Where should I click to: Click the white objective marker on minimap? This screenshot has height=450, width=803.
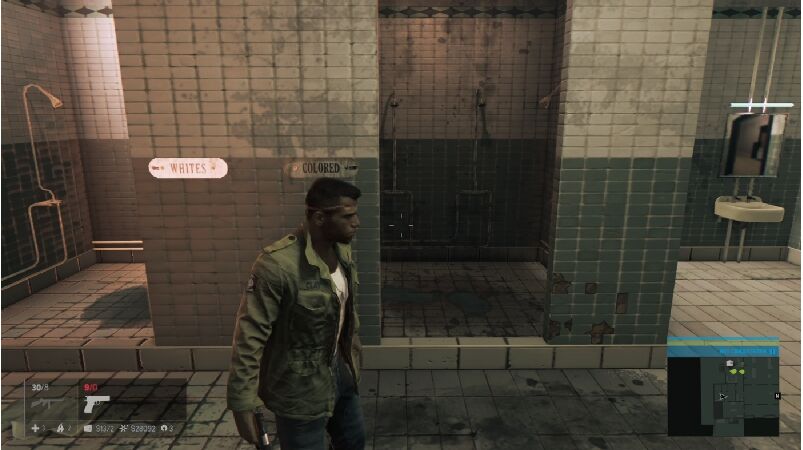tap(730, 362)
